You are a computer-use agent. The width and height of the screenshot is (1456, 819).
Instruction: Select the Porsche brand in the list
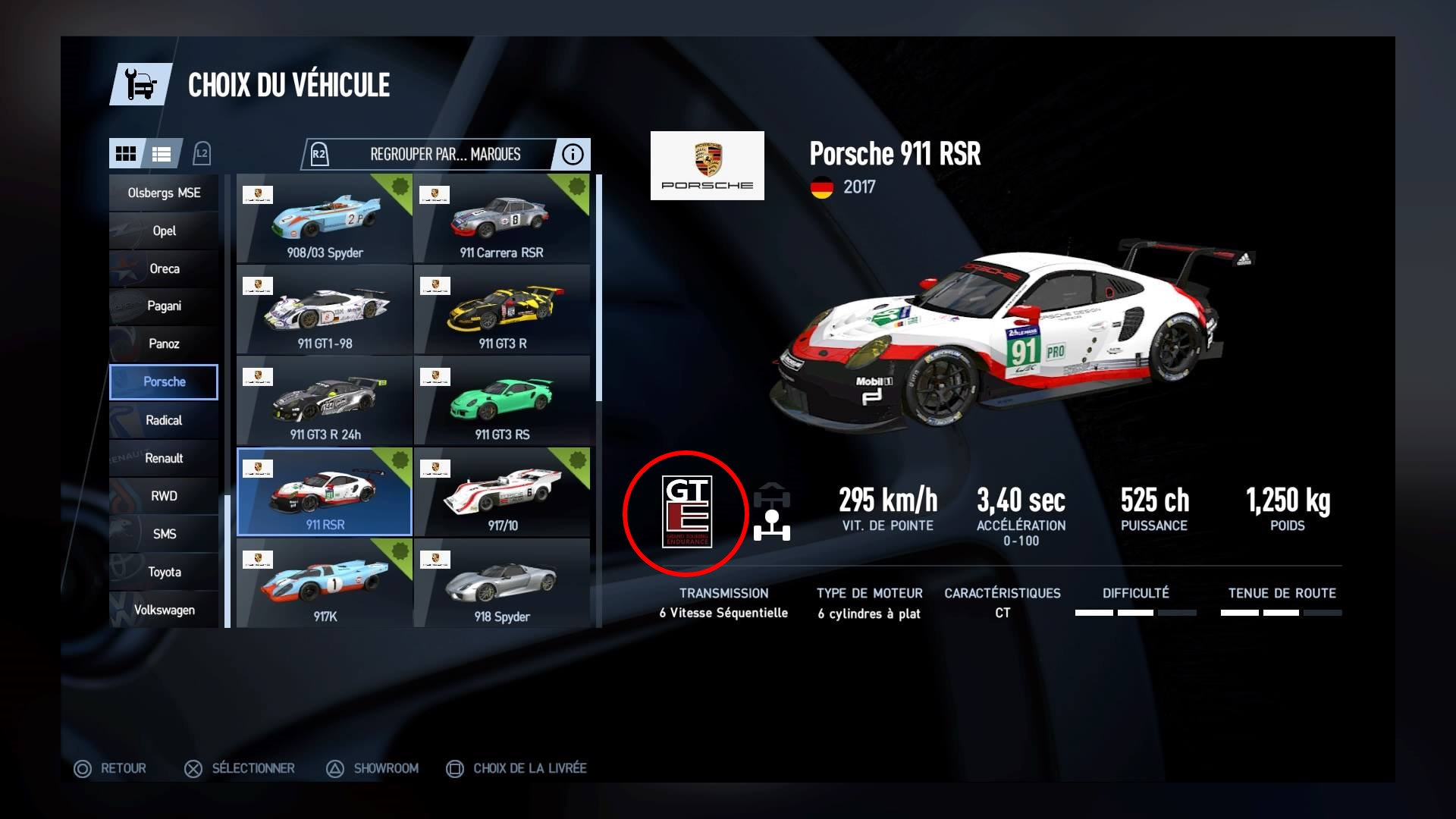point(164,381)
